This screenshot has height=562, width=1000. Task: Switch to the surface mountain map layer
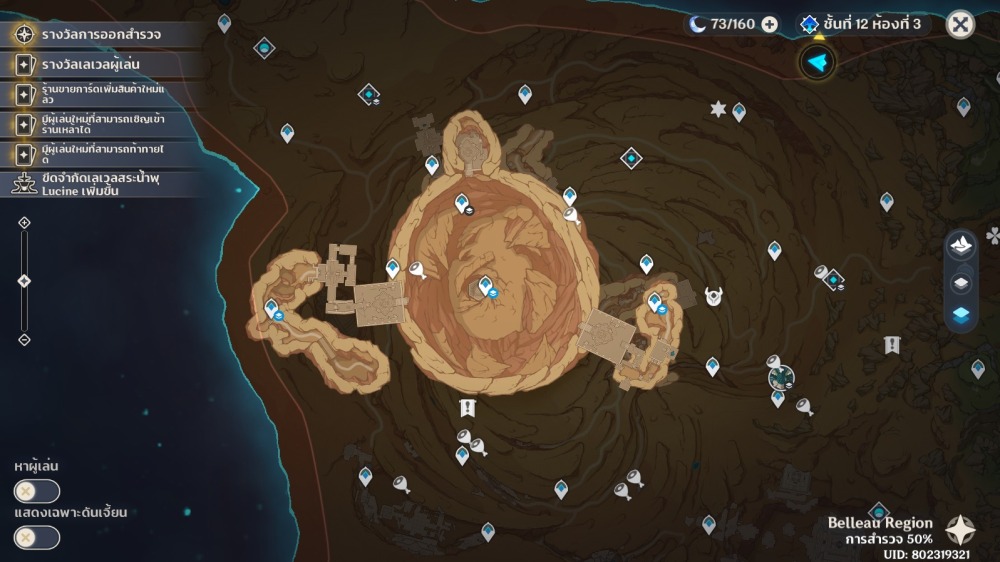pos(961,245)
